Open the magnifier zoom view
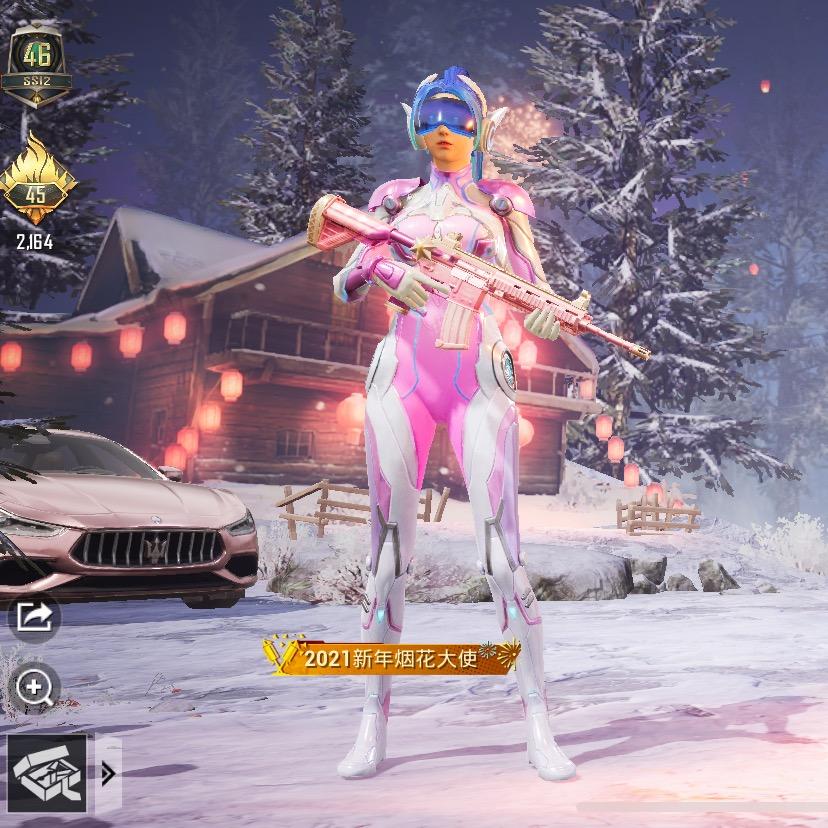 point(35,687)
